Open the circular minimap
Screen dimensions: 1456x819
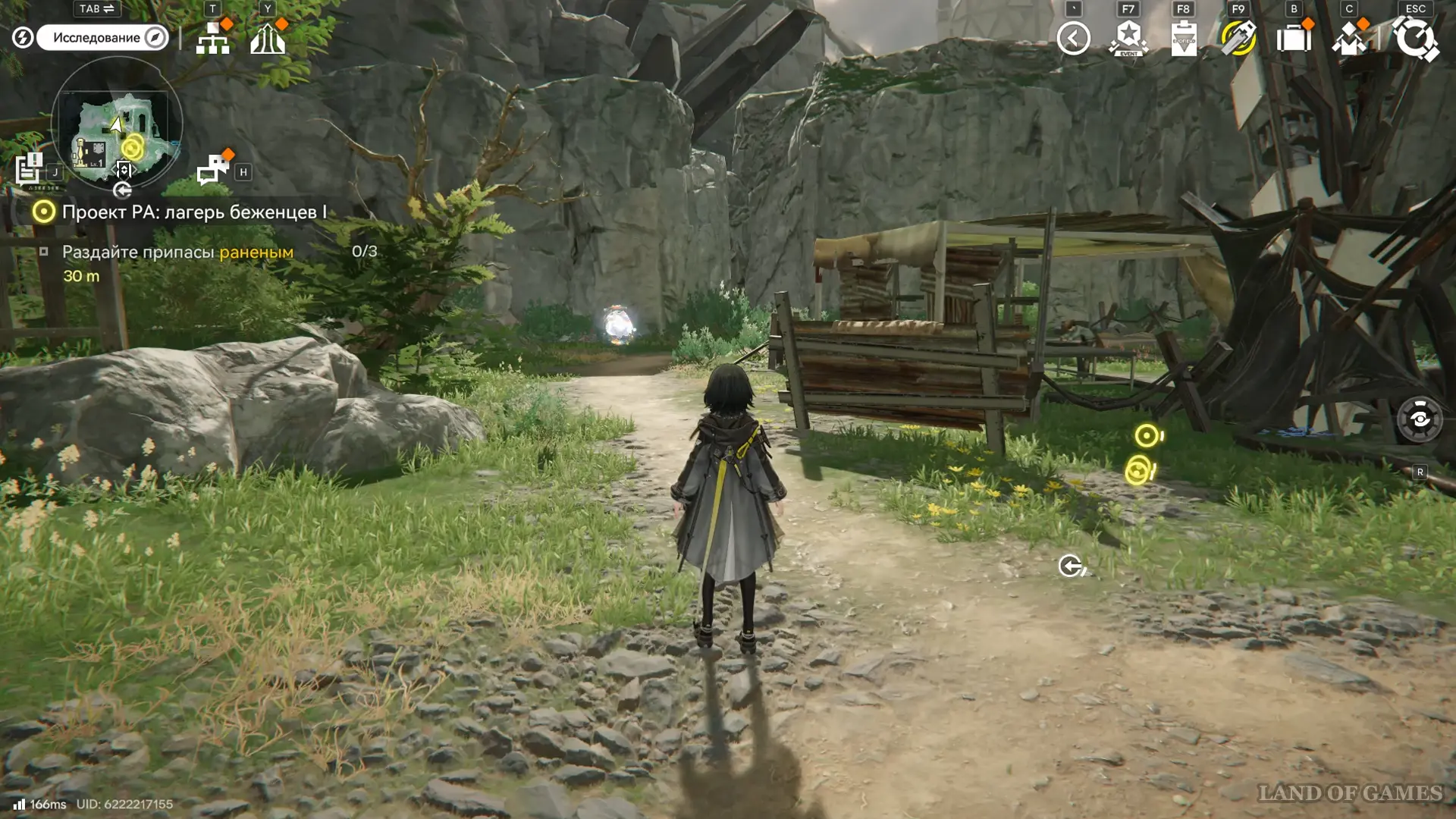[117, 124]
